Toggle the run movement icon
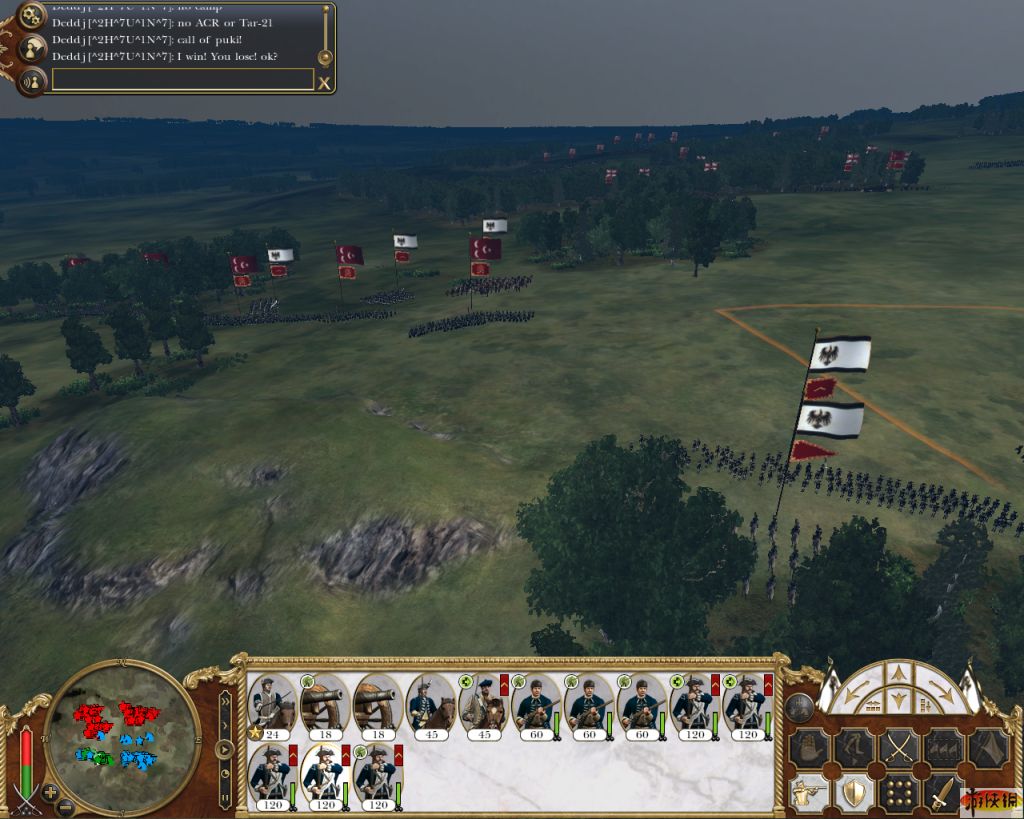Image resolution: width=1024 pixels, height=819 pixels. pos(854,746)
